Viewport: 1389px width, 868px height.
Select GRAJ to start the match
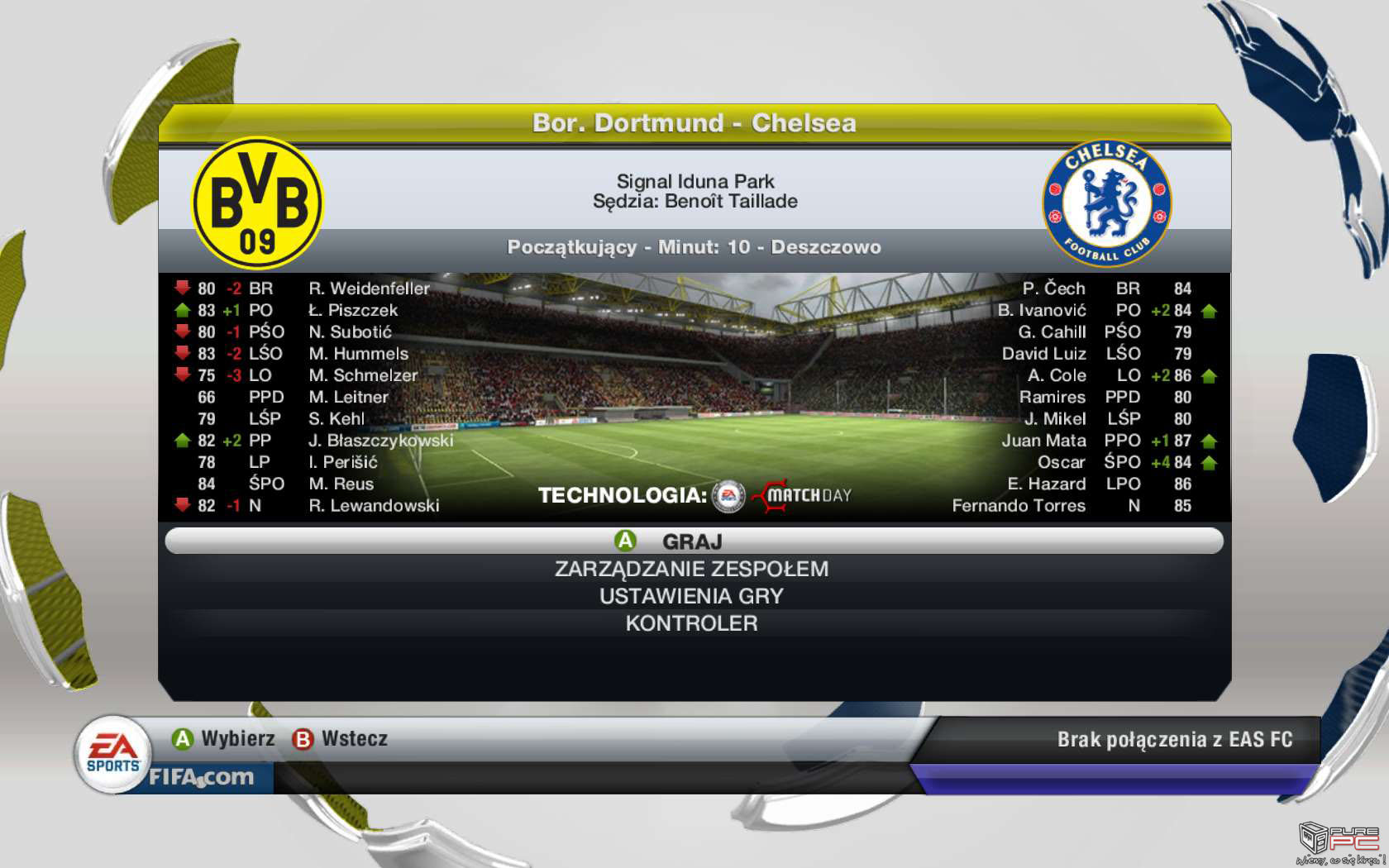tap(693, 541)
